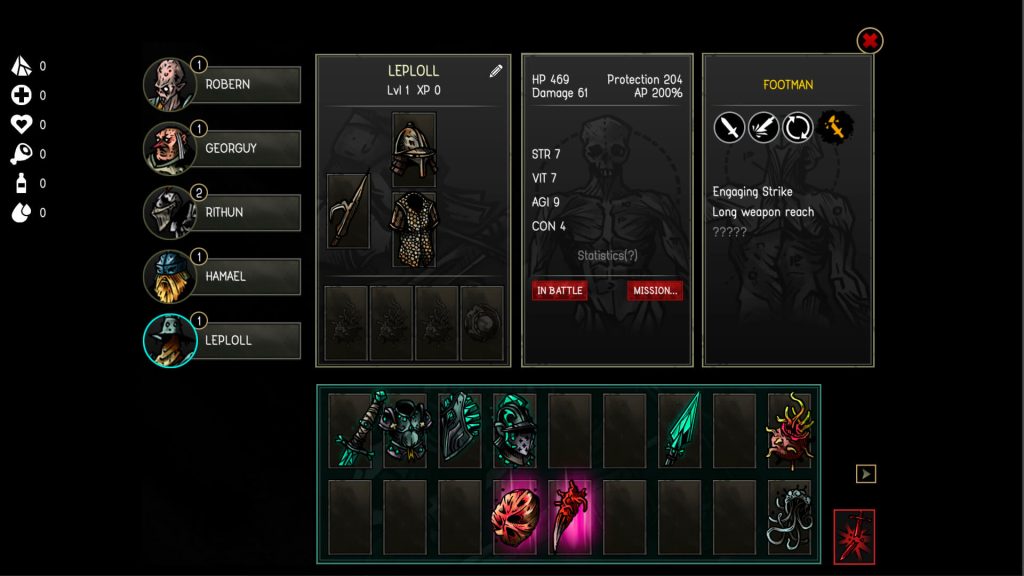Click the equipped chainmail armor slot
Image resolution: width=1024 pixels, height=576 pixels.
click(414, 229)
